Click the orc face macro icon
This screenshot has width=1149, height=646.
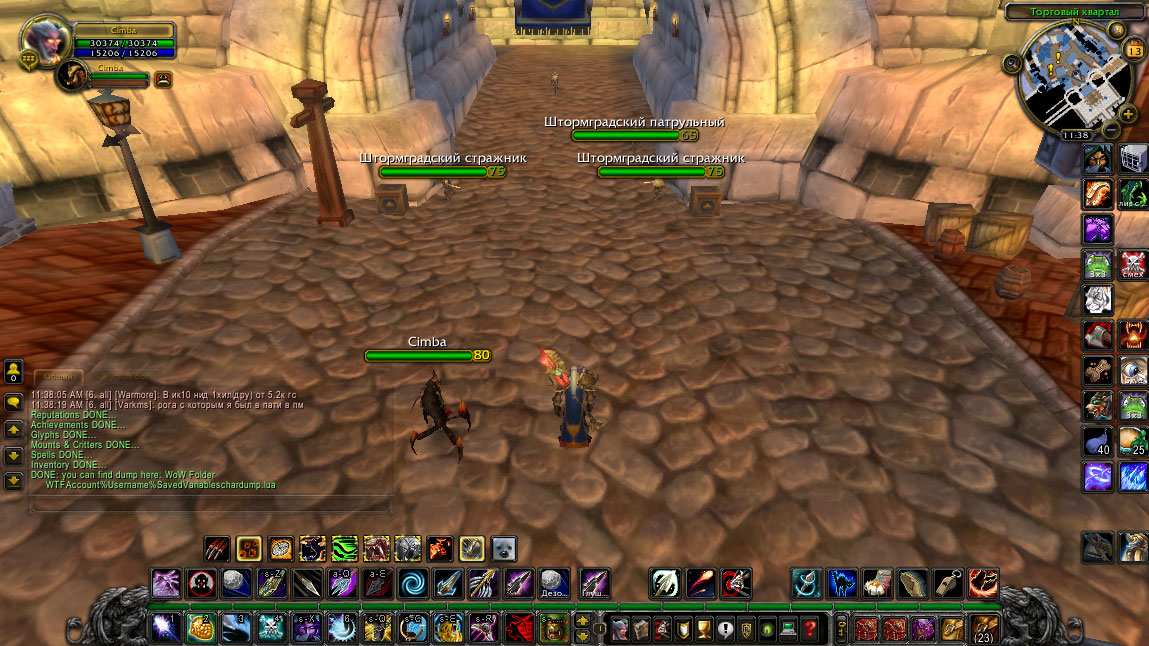[x=553, y=629]
